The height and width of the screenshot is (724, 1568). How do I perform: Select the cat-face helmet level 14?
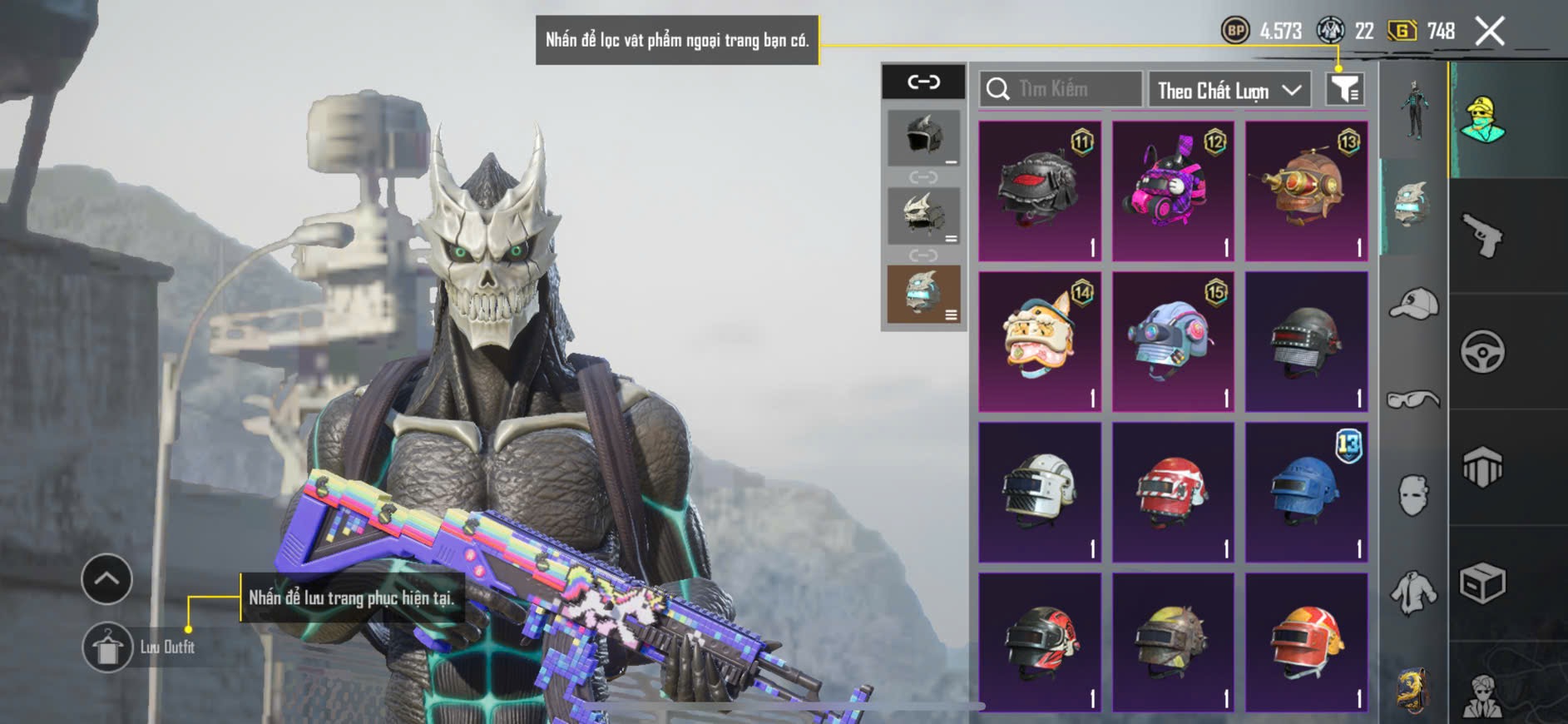(x=1040, y=341)
